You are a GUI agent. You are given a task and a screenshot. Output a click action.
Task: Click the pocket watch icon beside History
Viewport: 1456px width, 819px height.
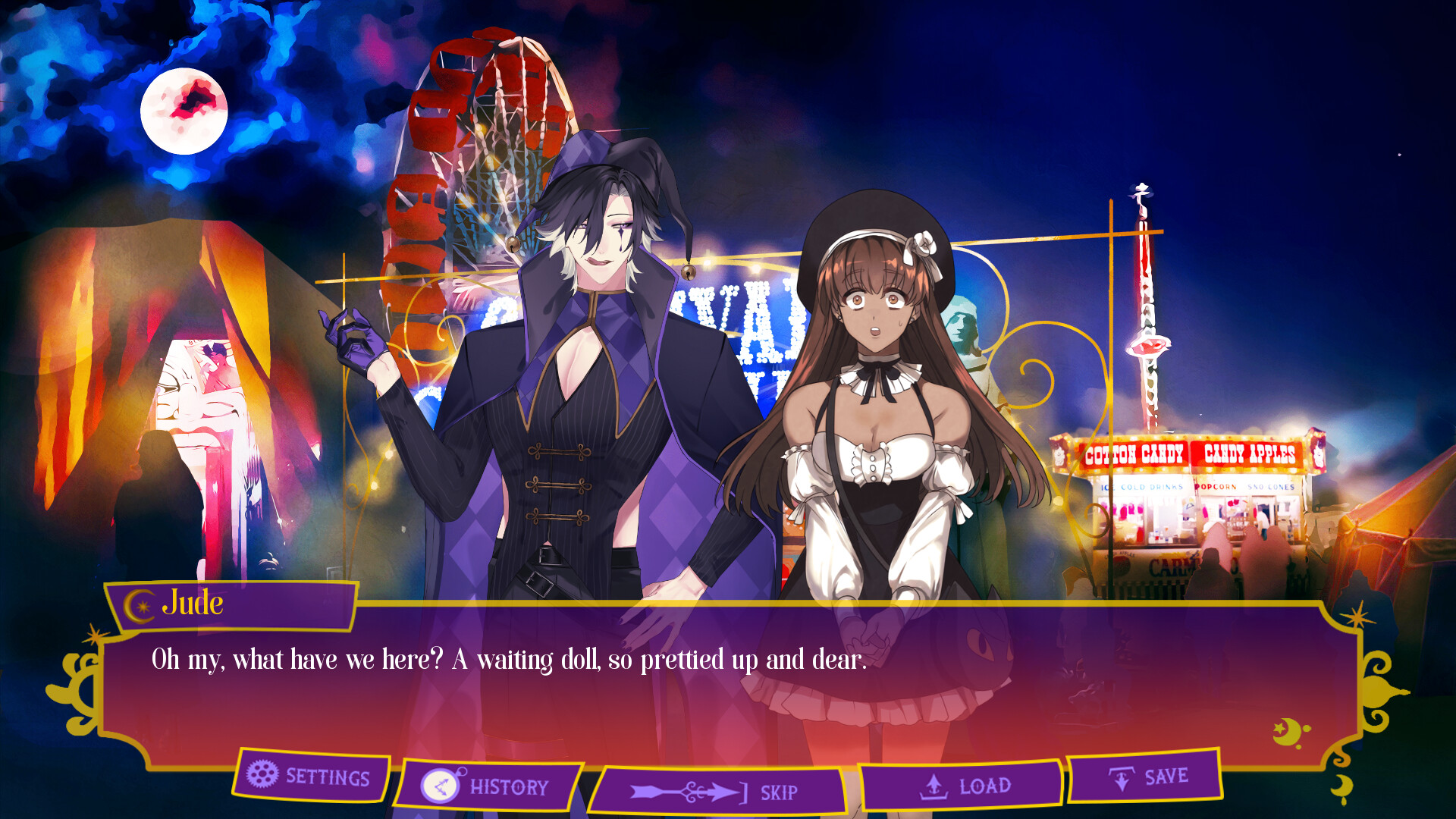[x=440, y=785]
